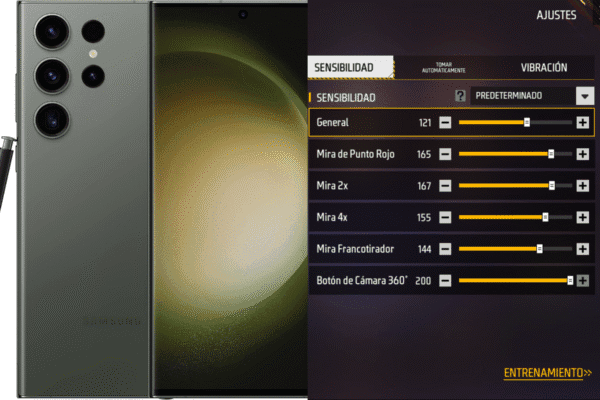Click the Botón de Cámara 360° slider
This screenshot has height=400, width=600.
pyautogui.click(x=514, y=281)
